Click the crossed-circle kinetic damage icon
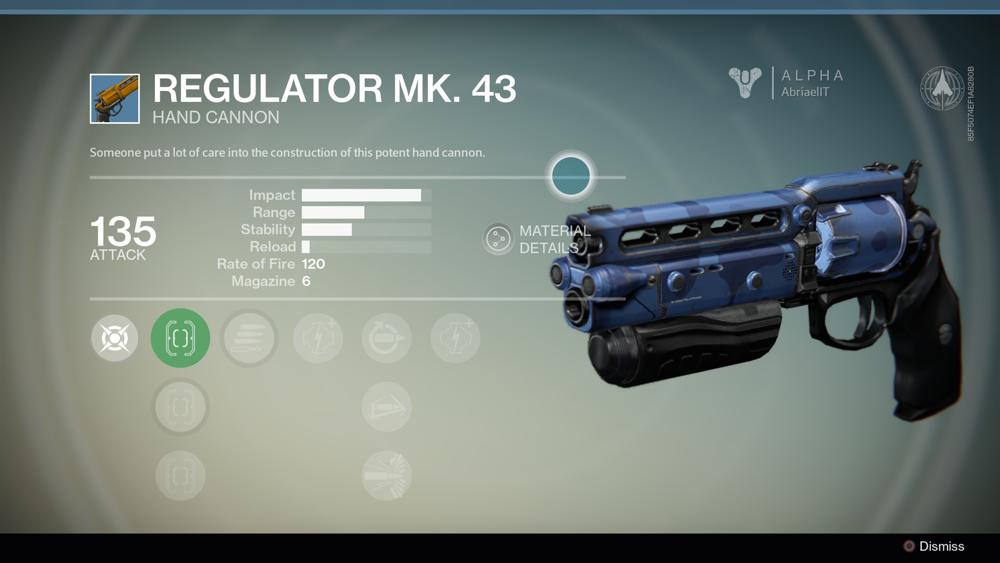The image size is (1000, 563). [x=114, y=338]
